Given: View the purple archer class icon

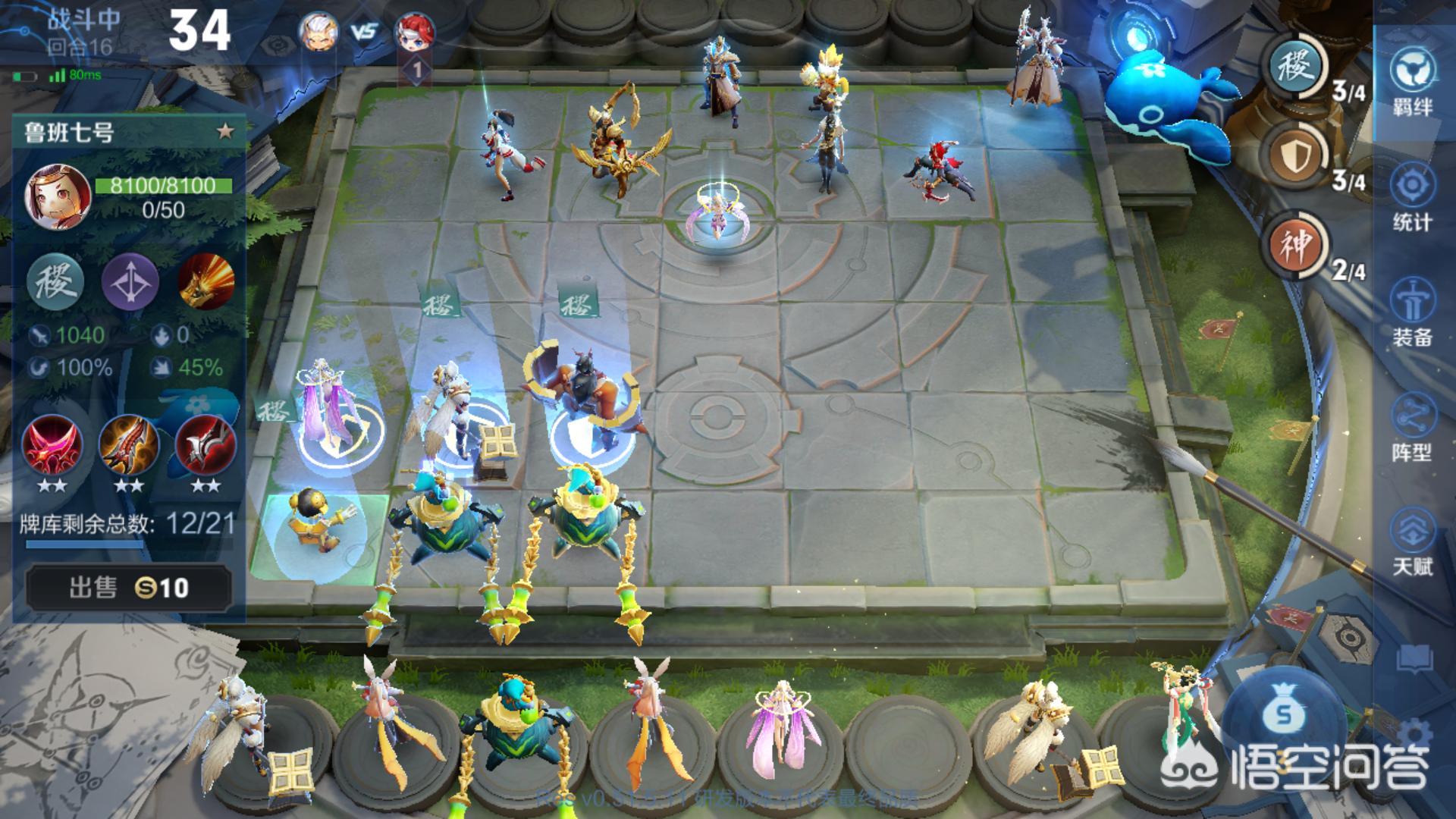Looking at the screenshot, I should click(130, 282).
